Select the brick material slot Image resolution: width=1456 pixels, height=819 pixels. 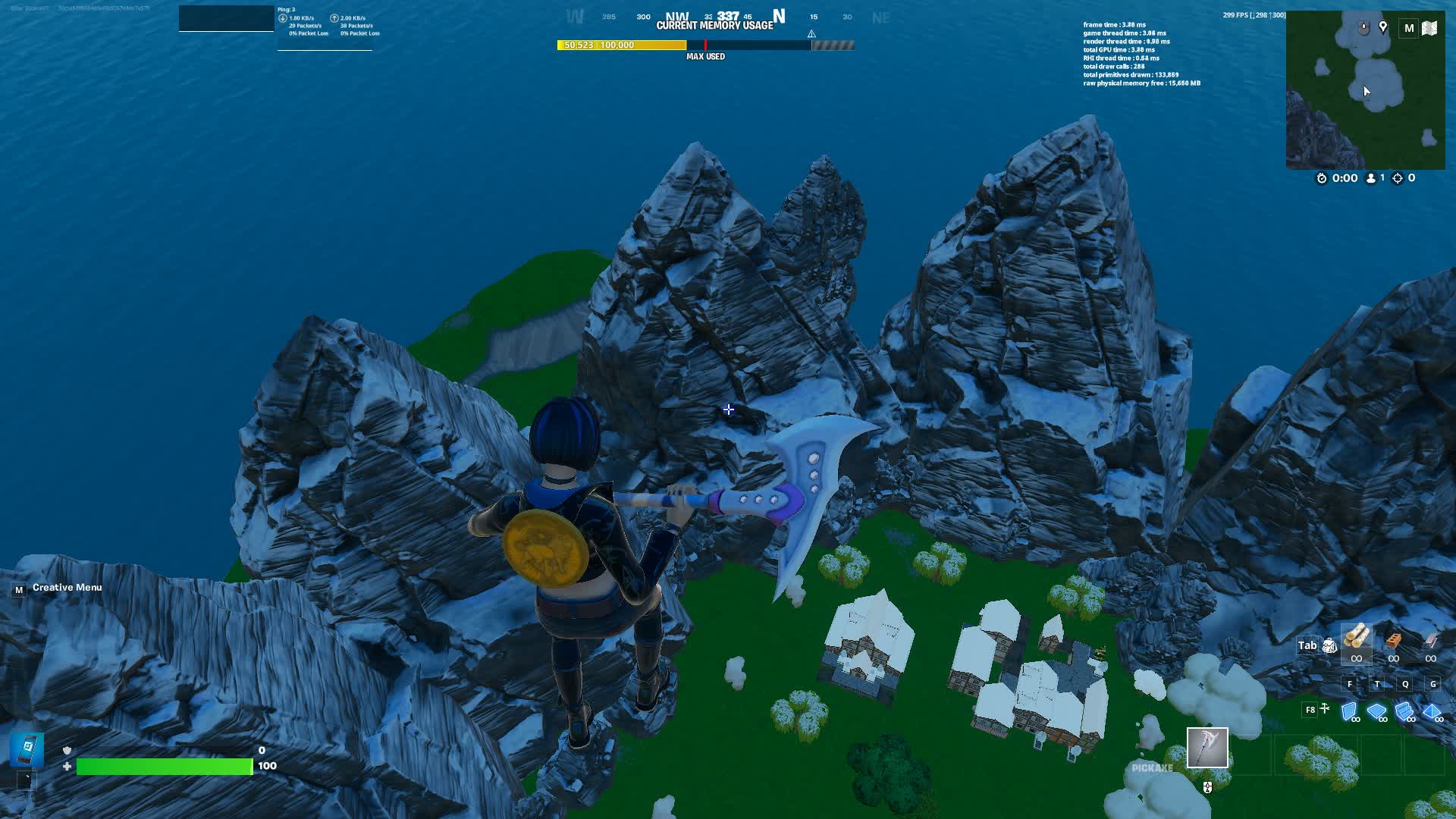tap(1393, 641)
